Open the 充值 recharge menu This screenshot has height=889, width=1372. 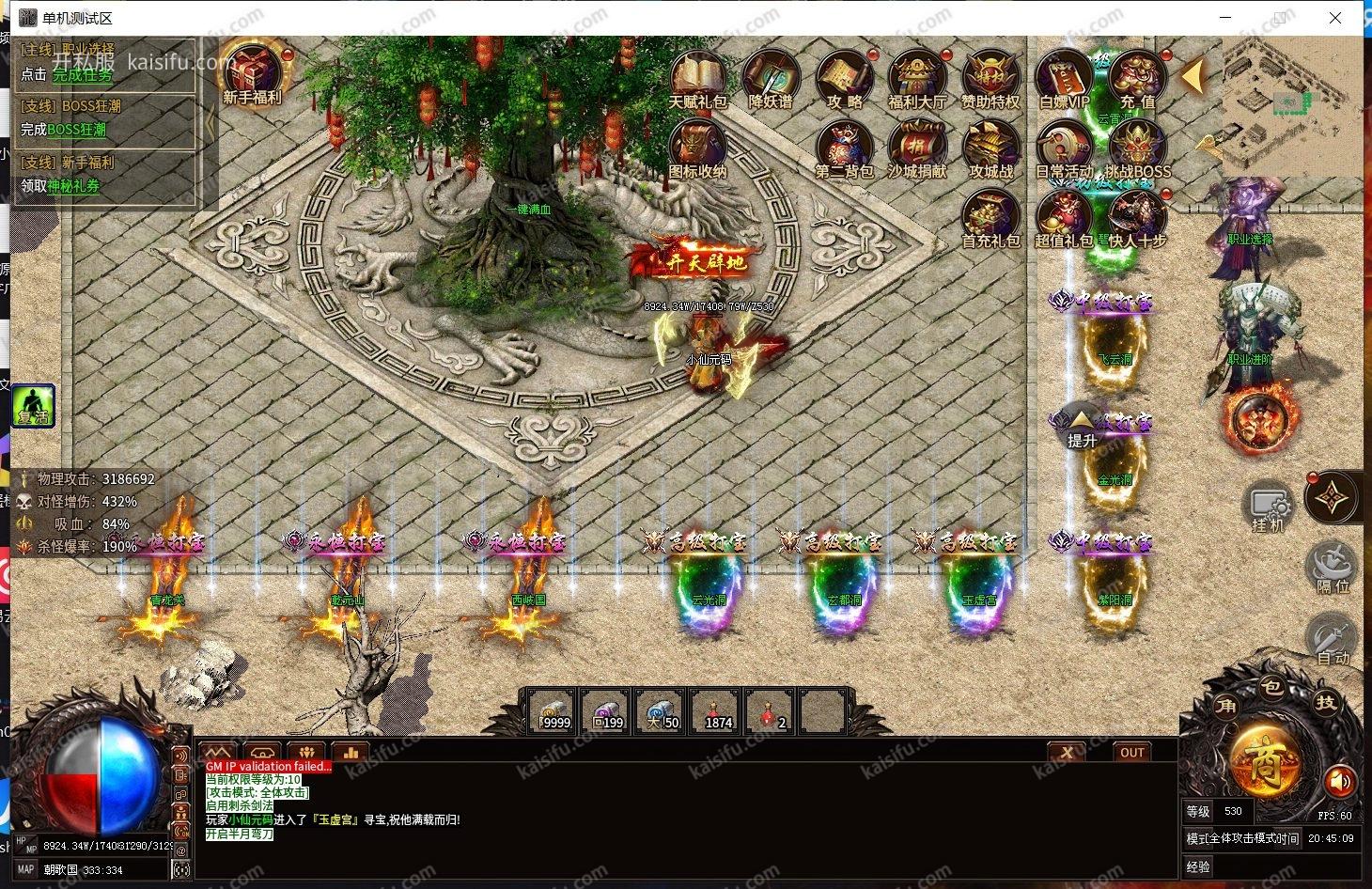[x=1137, y=78]
